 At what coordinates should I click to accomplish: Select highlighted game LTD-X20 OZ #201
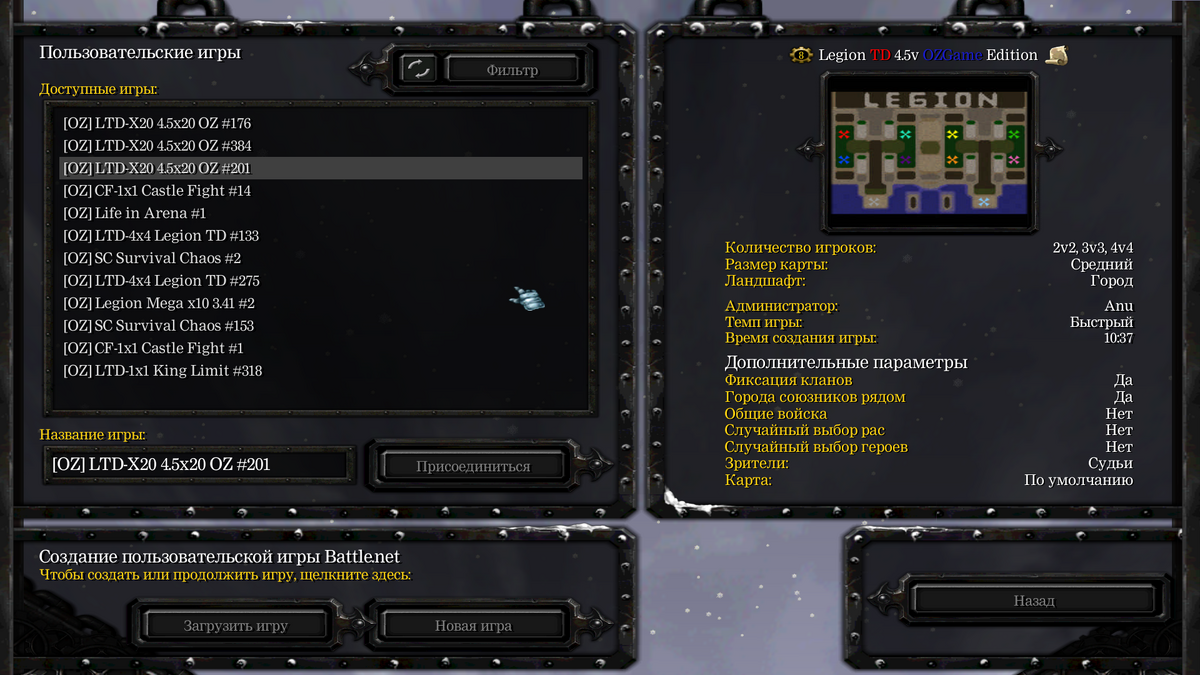point(157,168)
